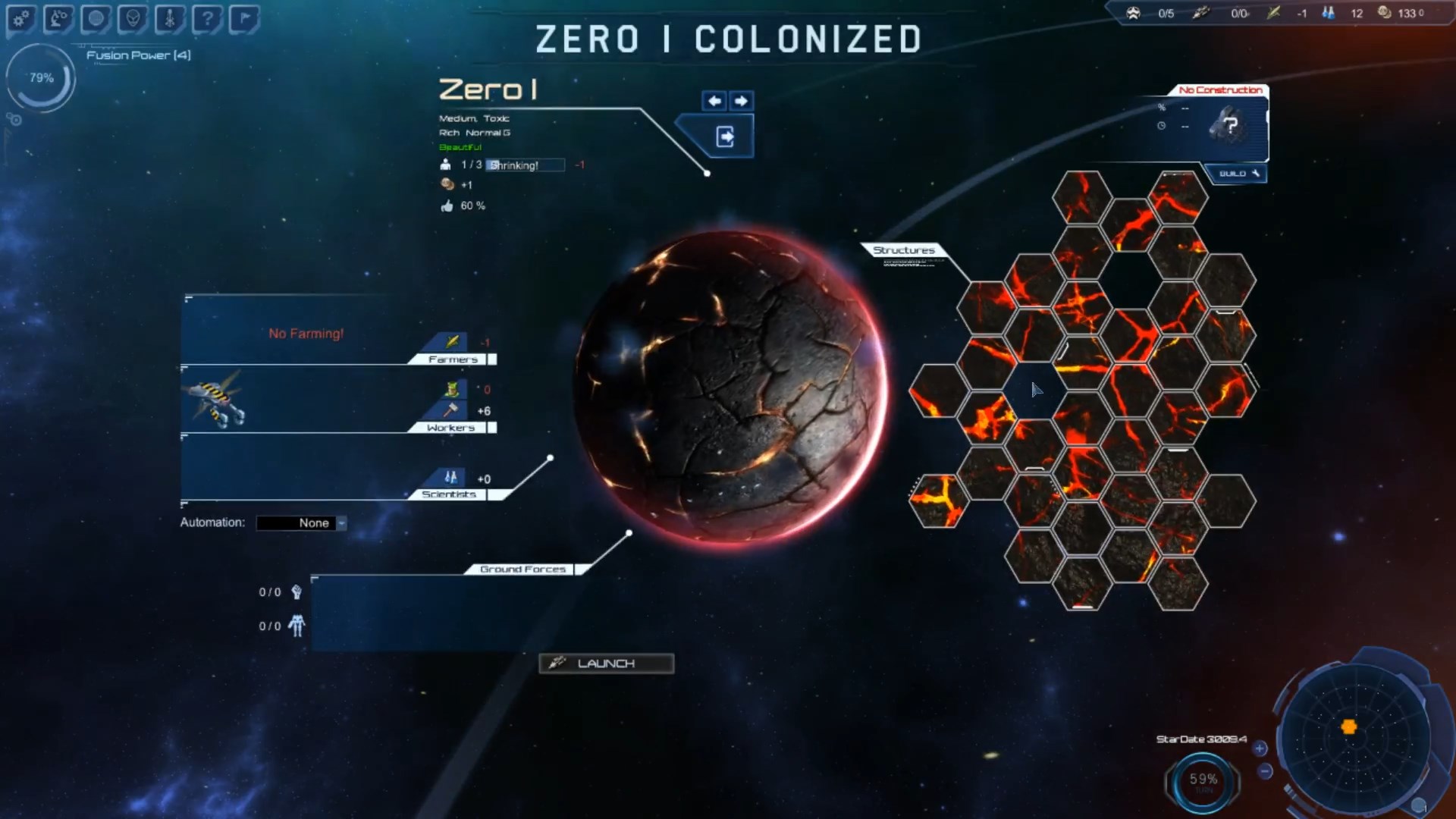Click the BUILD button with wrench icon
The height and width of the screenshot is (819, 1456).
pos(1235,173)
